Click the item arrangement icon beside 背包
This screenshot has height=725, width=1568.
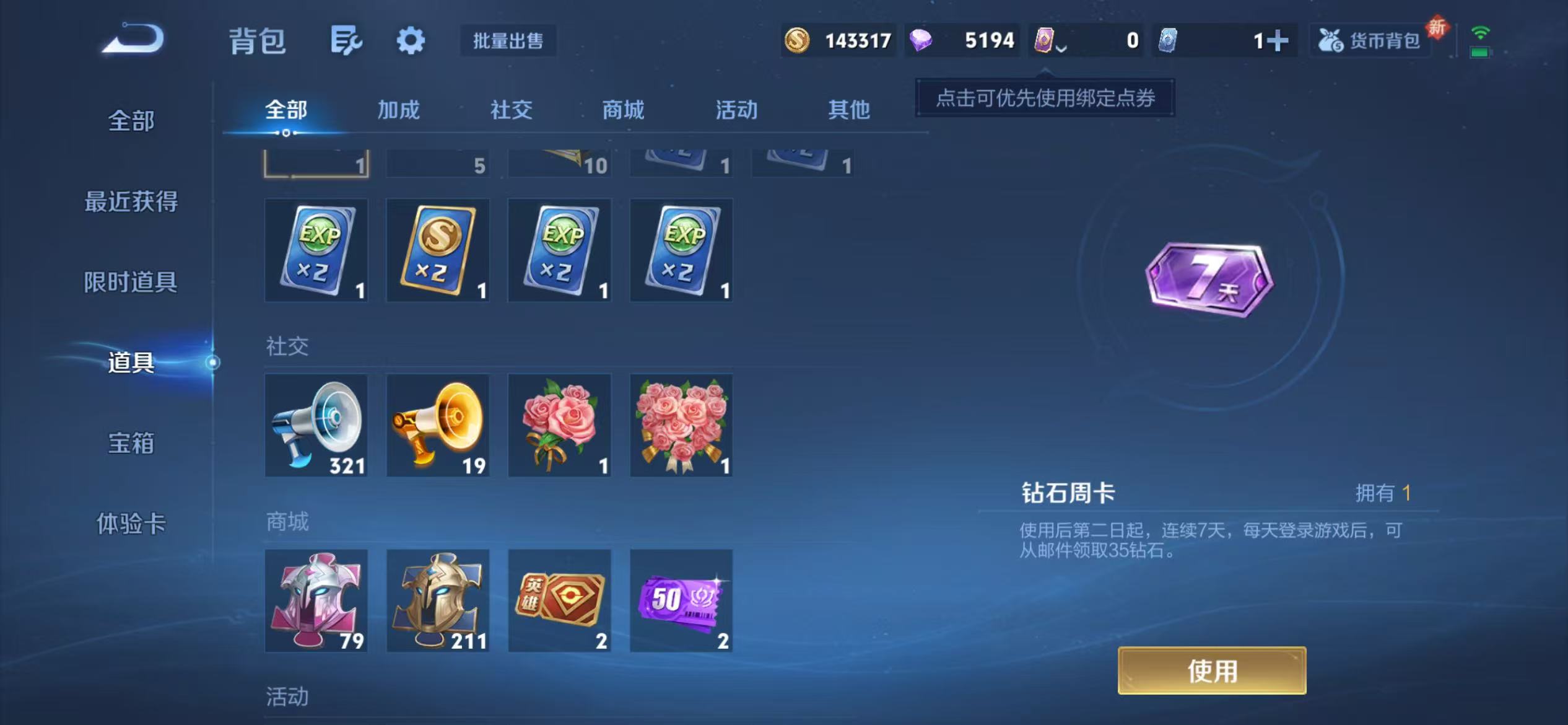(x=345, y=40)
